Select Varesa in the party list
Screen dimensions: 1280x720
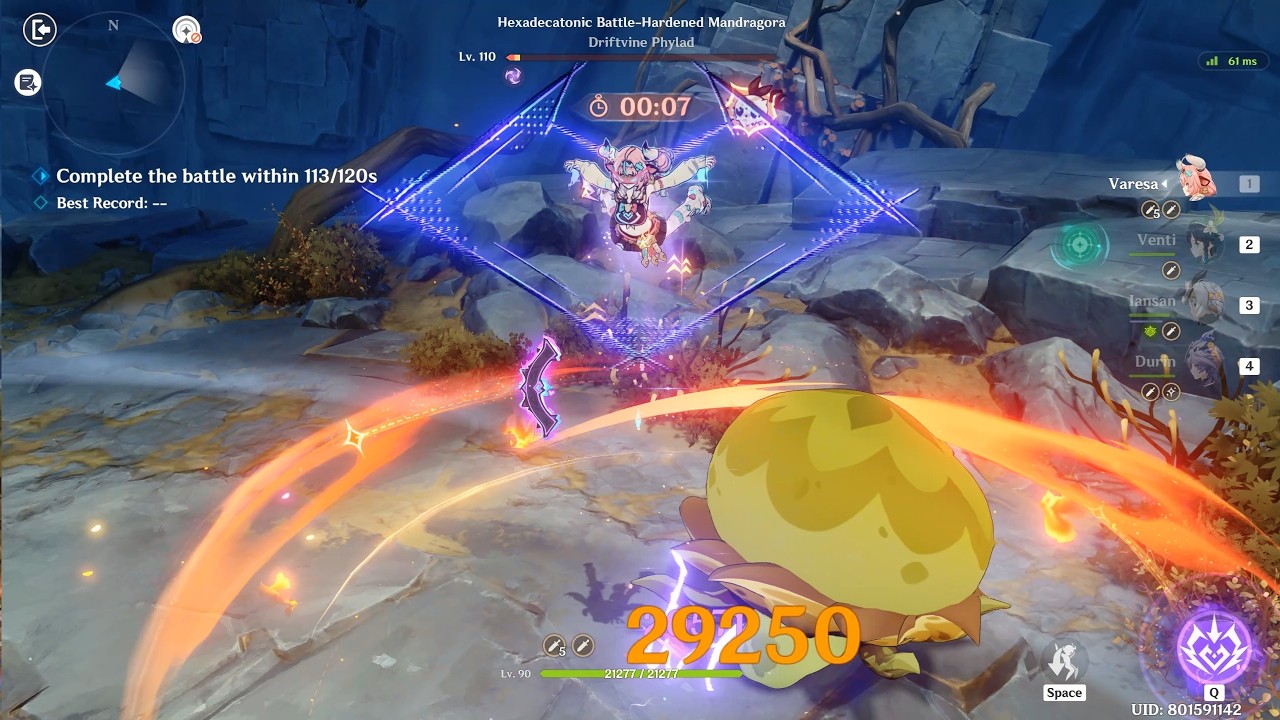(x=1195, y=179)
